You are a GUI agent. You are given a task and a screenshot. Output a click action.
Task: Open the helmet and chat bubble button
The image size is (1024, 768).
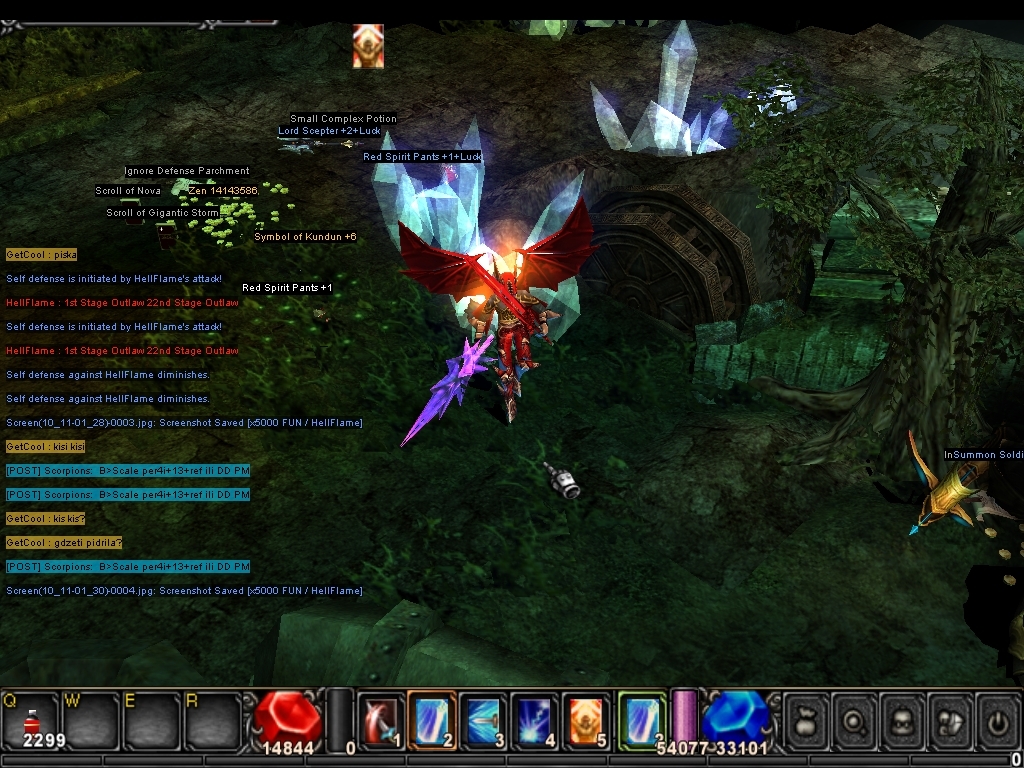click(x=950, y=720)
